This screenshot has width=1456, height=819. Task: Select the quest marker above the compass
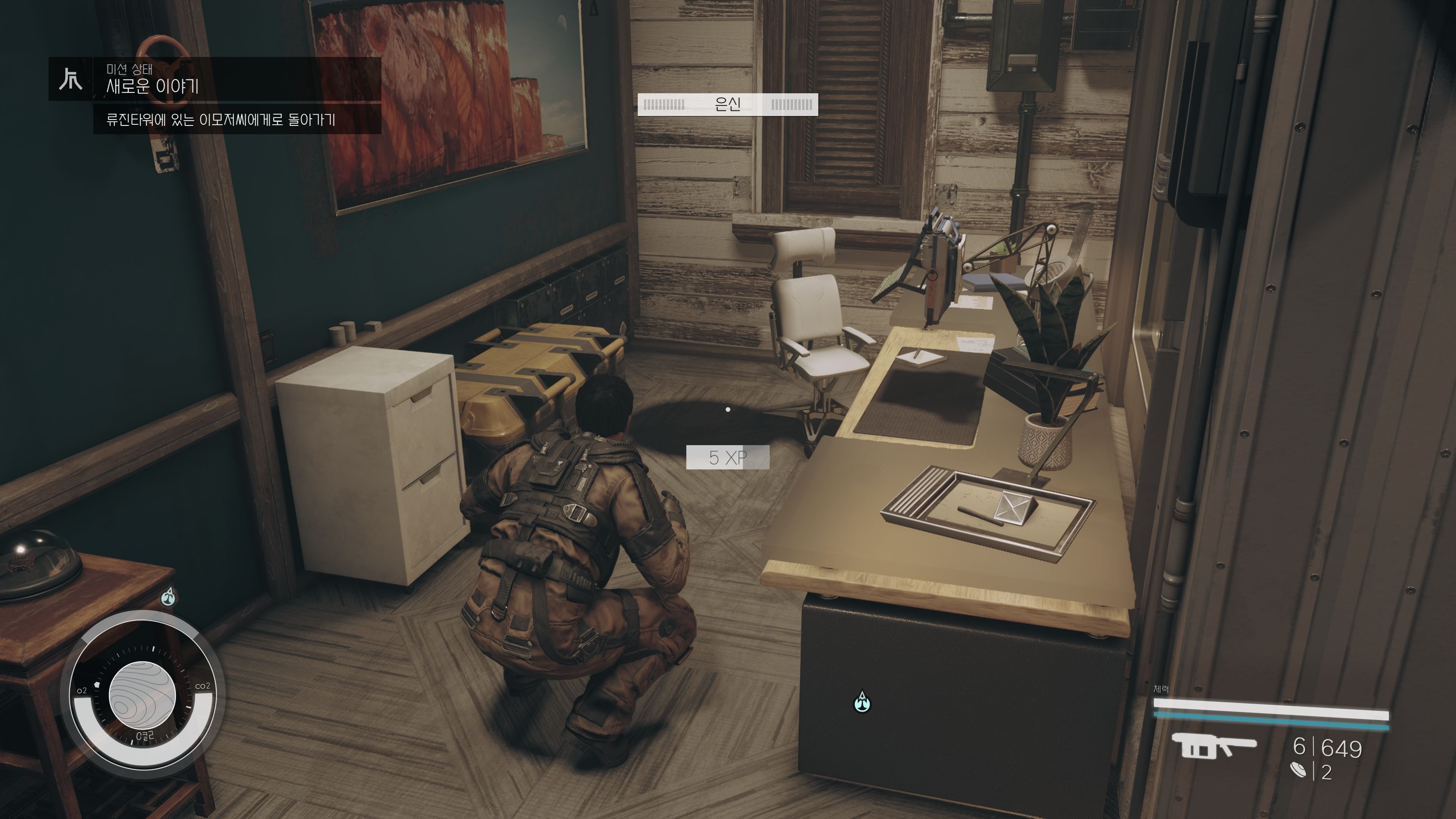[168, 596]
